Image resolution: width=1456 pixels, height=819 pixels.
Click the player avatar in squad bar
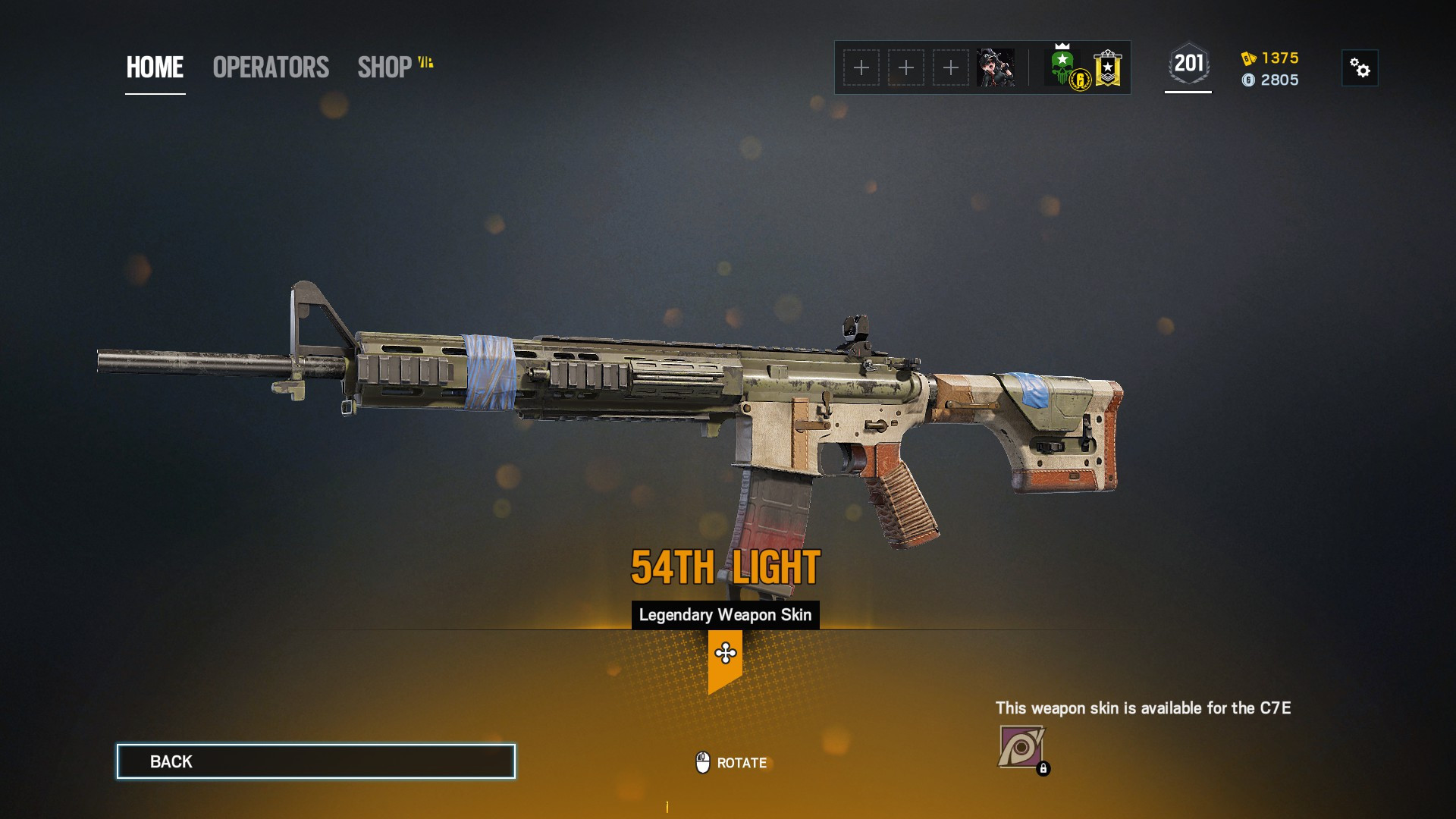(995, 67)
